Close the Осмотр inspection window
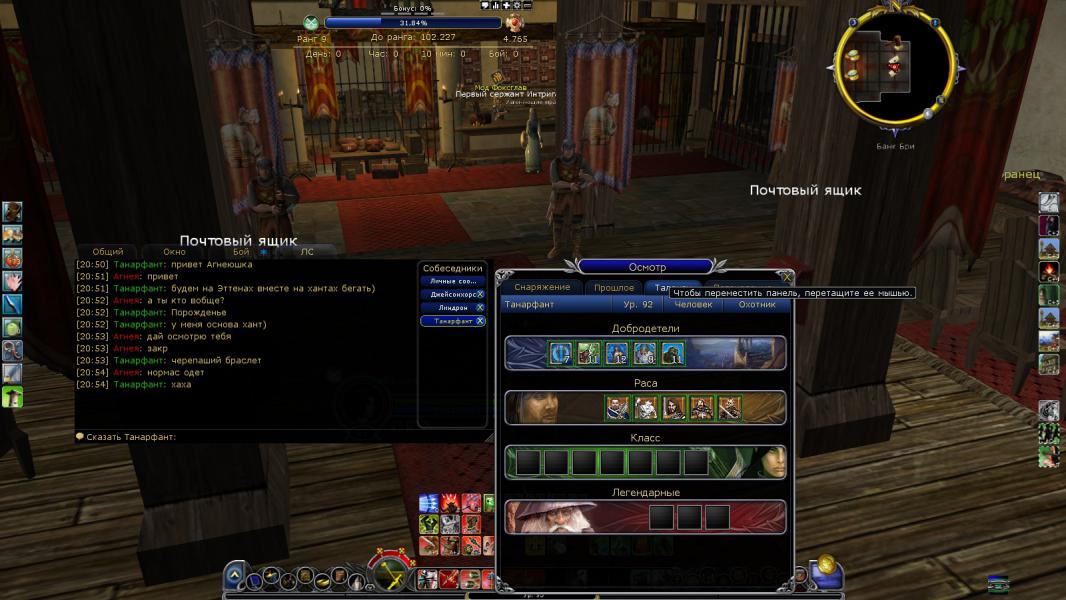Image resolution: width=1066 pixels, height=600 pixels. pyautogui.click(x=787, y=277)
